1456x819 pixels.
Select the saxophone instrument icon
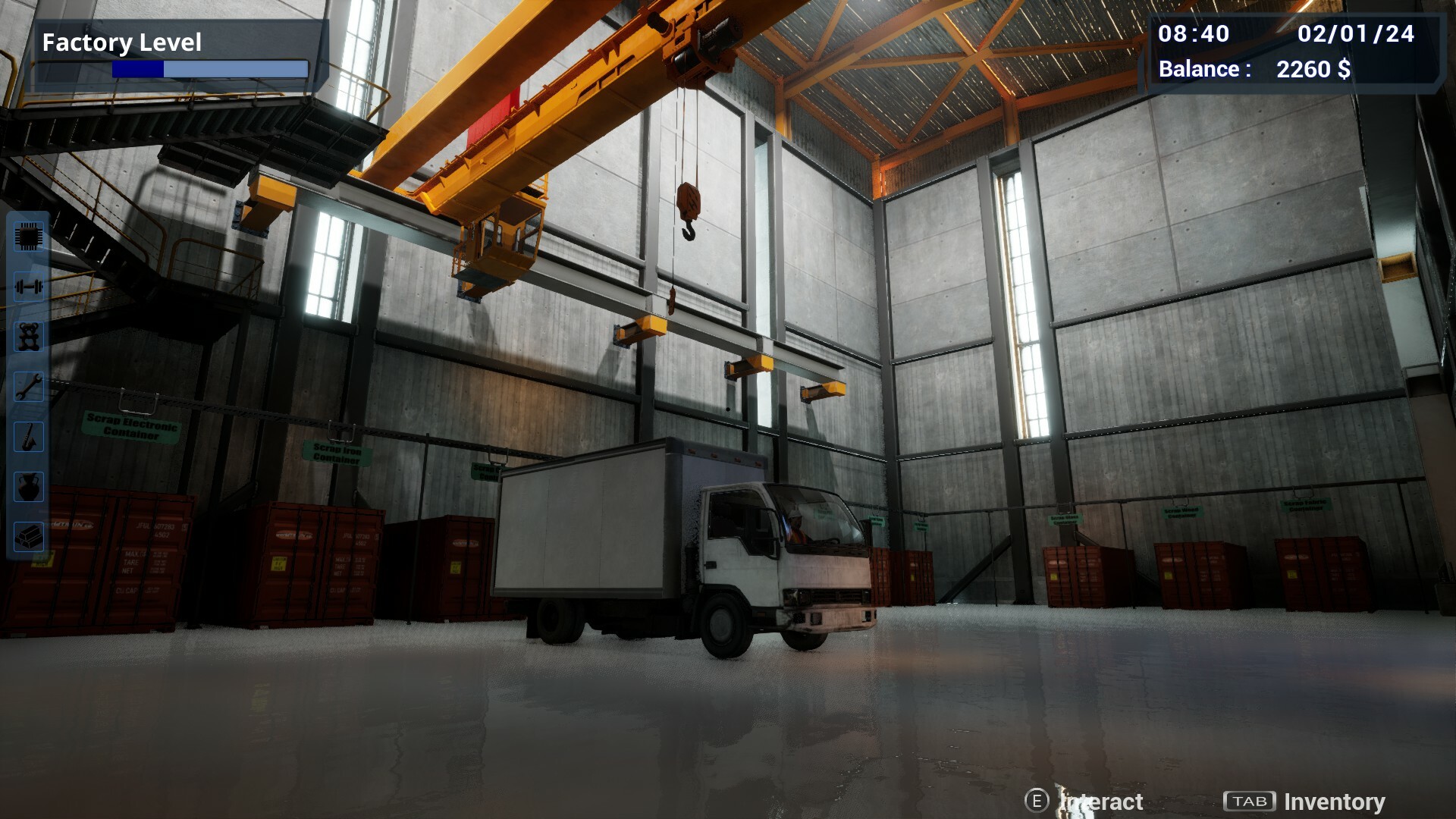tap(27, 438)
